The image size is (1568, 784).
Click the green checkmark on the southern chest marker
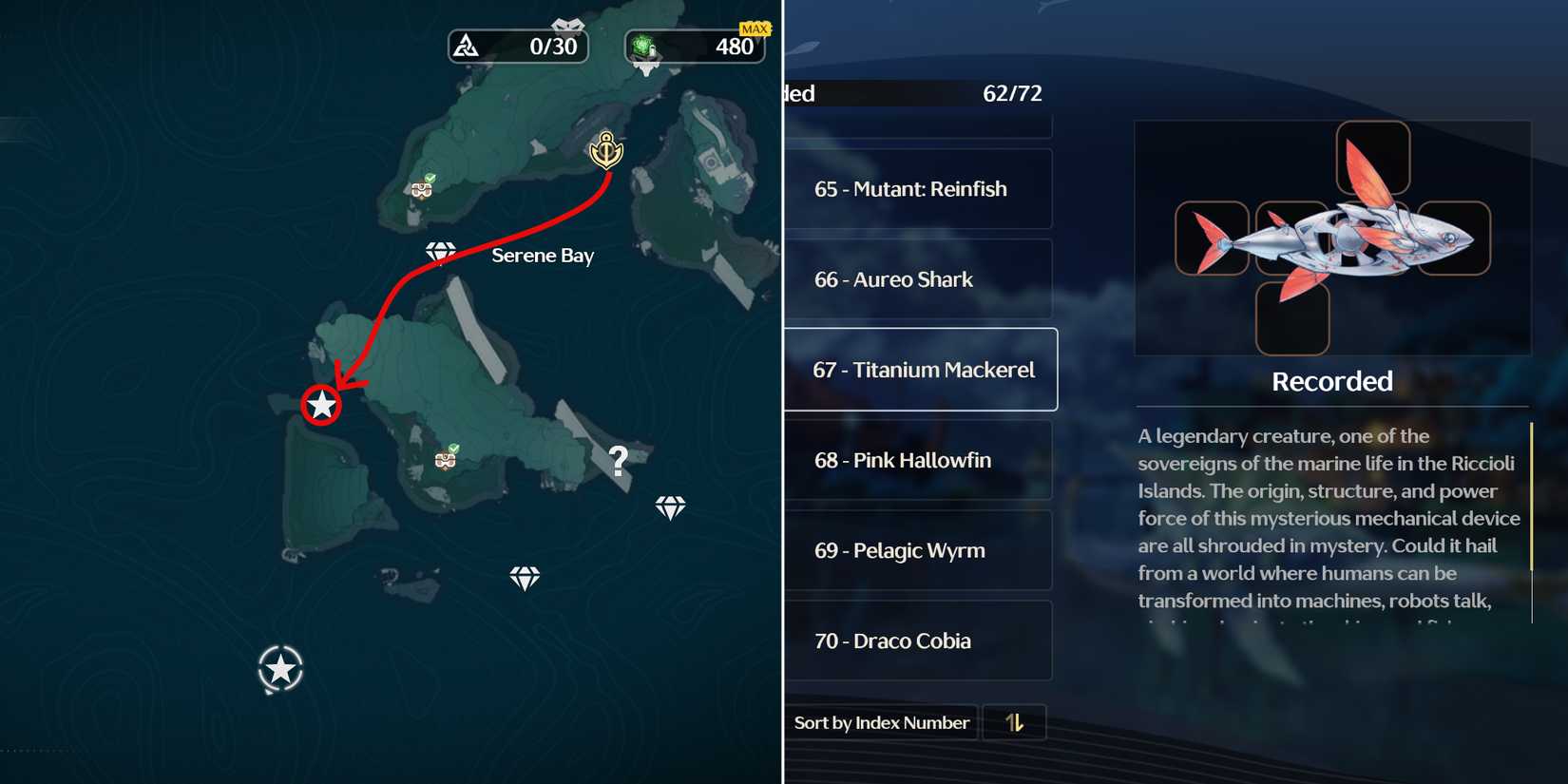coord(455,448)
